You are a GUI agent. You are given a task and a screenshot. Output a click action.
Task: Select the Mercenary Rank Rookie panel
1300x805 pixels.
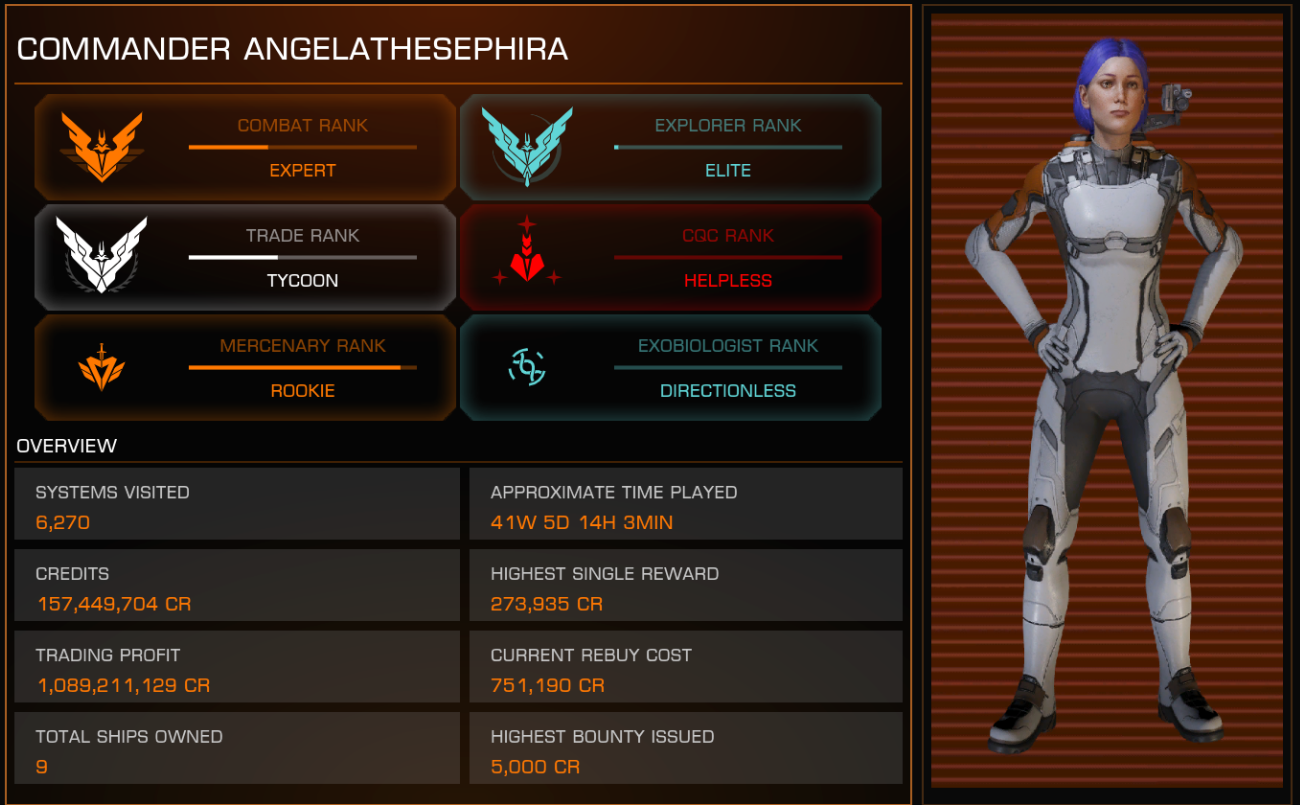(245, 368)
